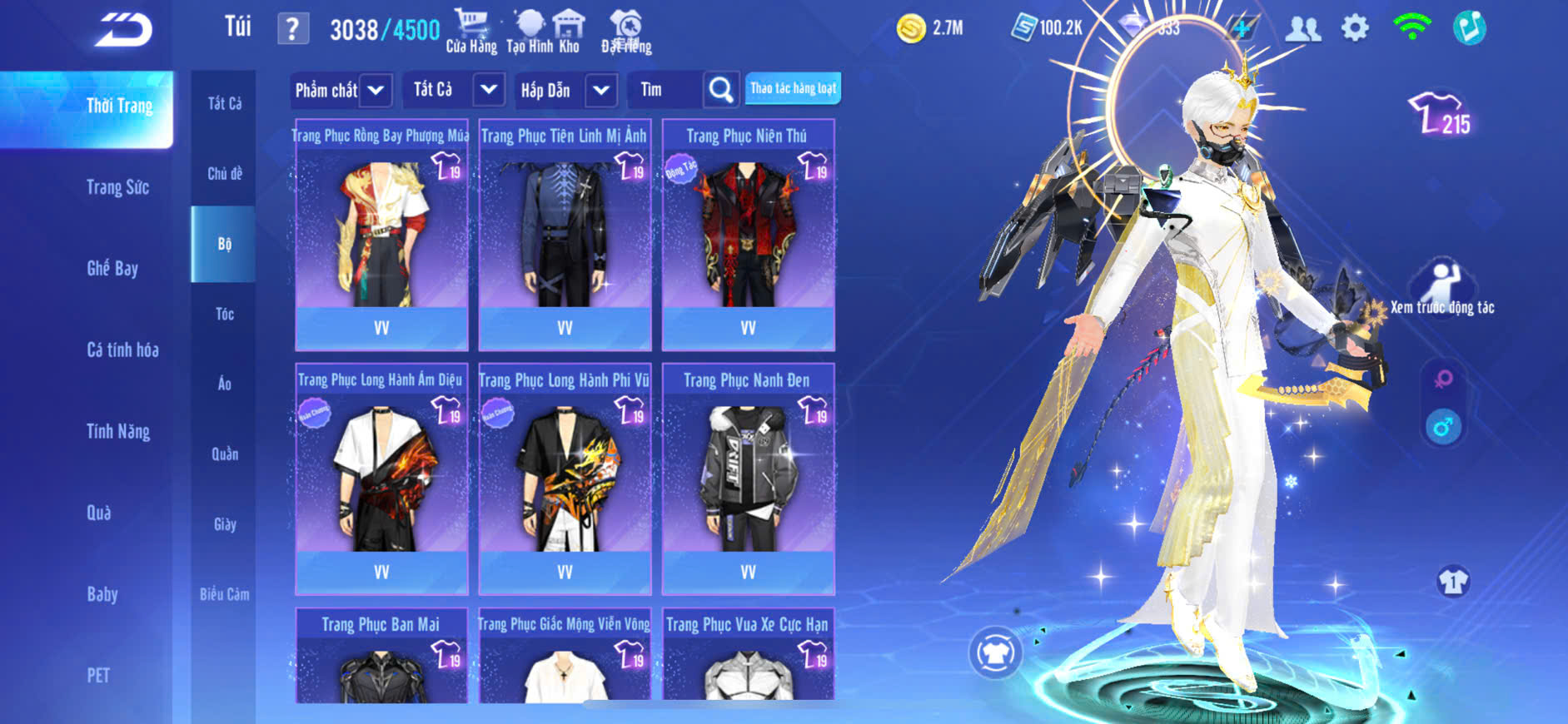Switch to the Thời Trang tab
The image size is (1568, 724).
pyautogui.click(x=119, y=107)
